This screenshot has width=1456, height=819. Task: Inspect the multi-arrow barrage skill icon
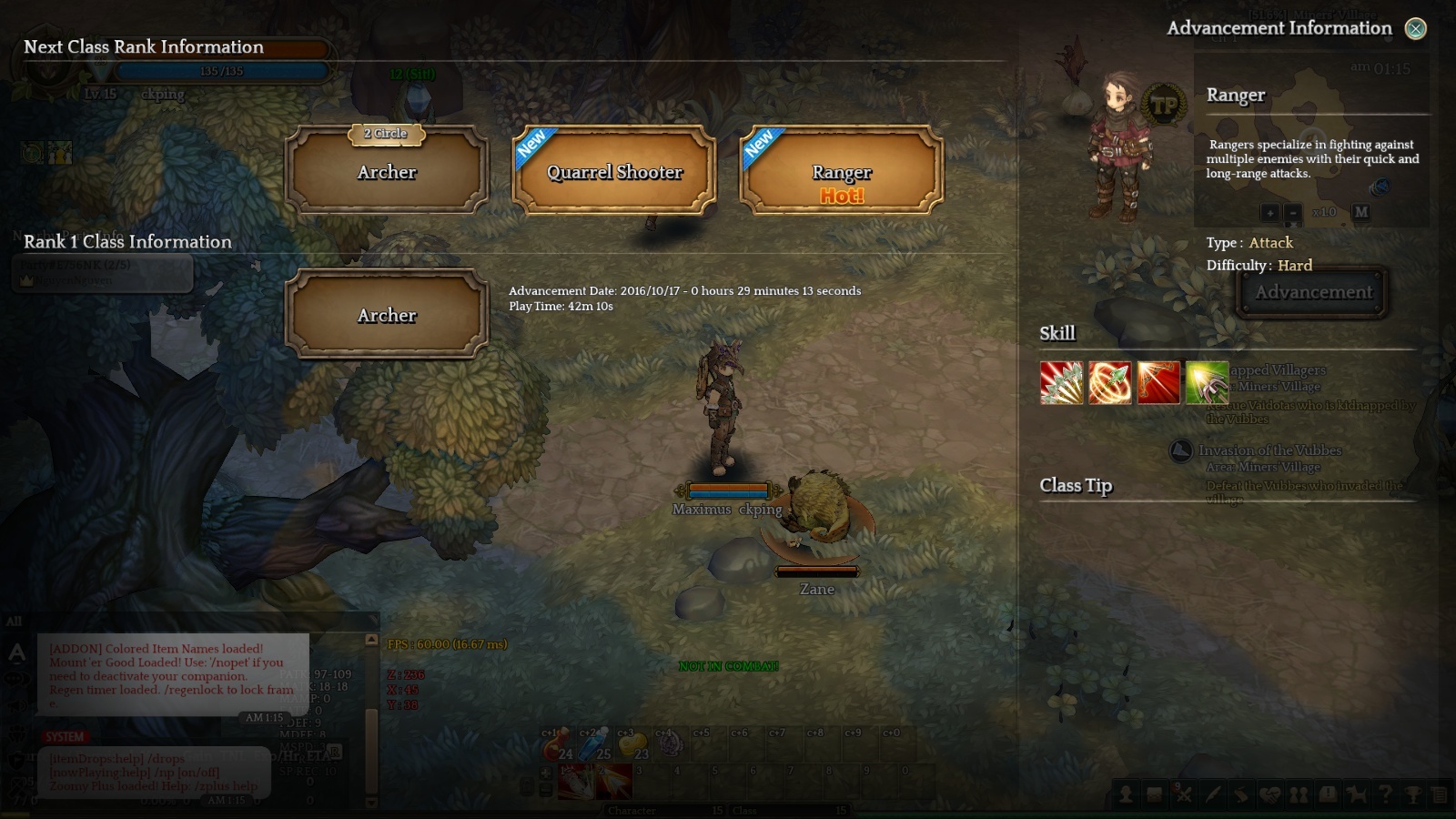click(1062, 383)
